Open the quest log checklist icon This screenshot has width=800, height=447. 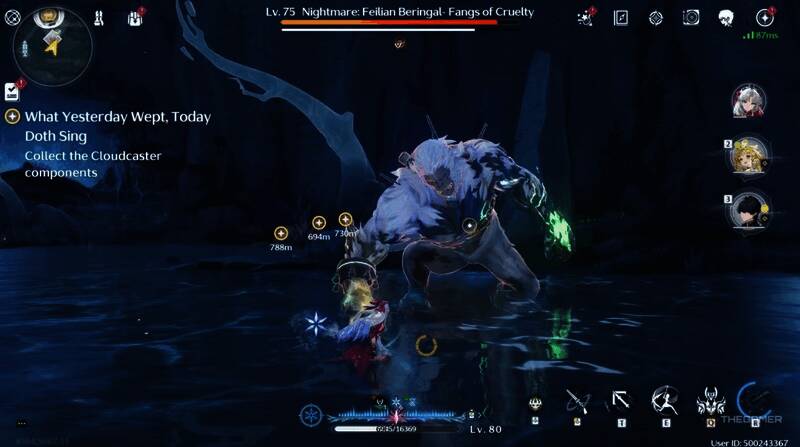(x=11, y=92)
